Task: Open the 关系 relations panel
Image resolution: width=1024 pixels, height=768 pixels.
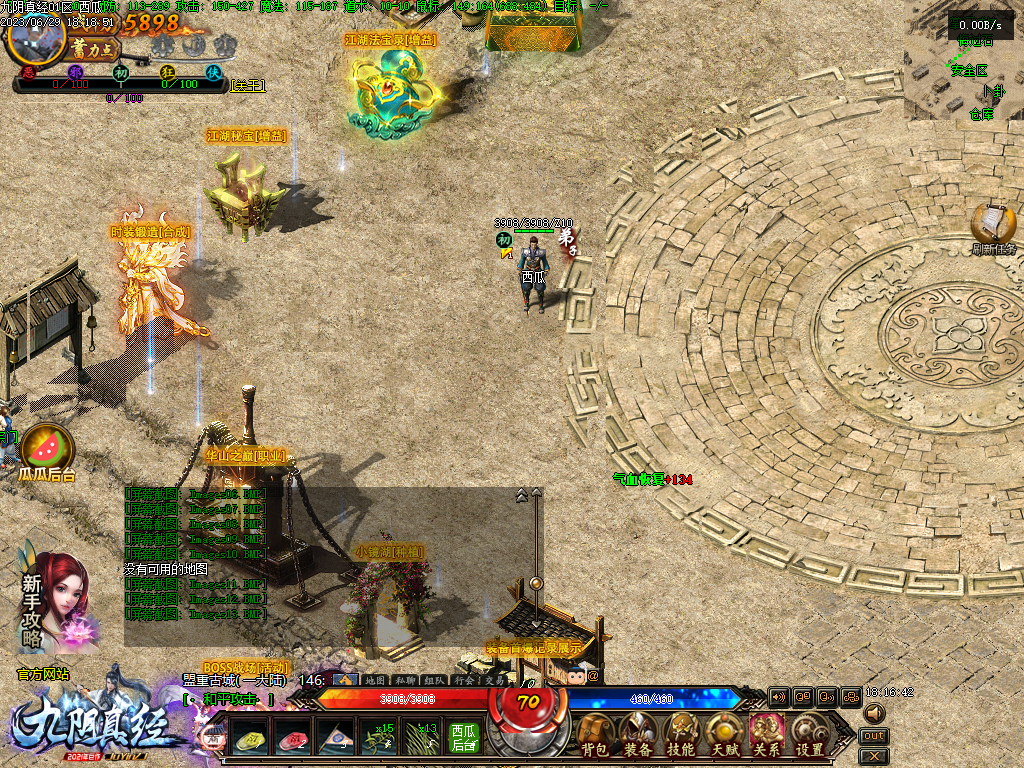Action: [x=767, y=735]
